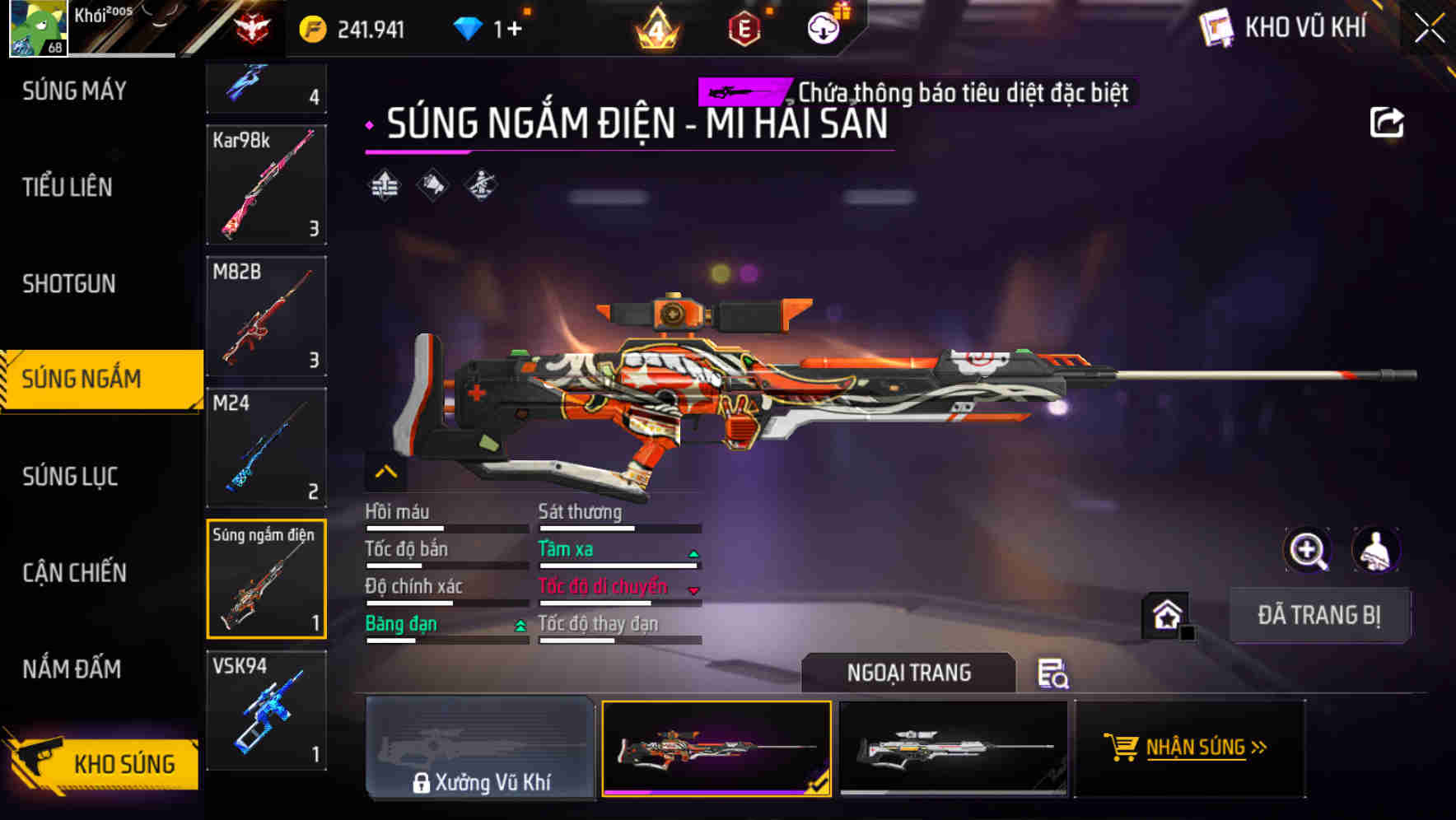Click the ĐÃ TRANG BỊ button
The height and width of the screenshot is (820, 1456).
[x=1319, y=616]
